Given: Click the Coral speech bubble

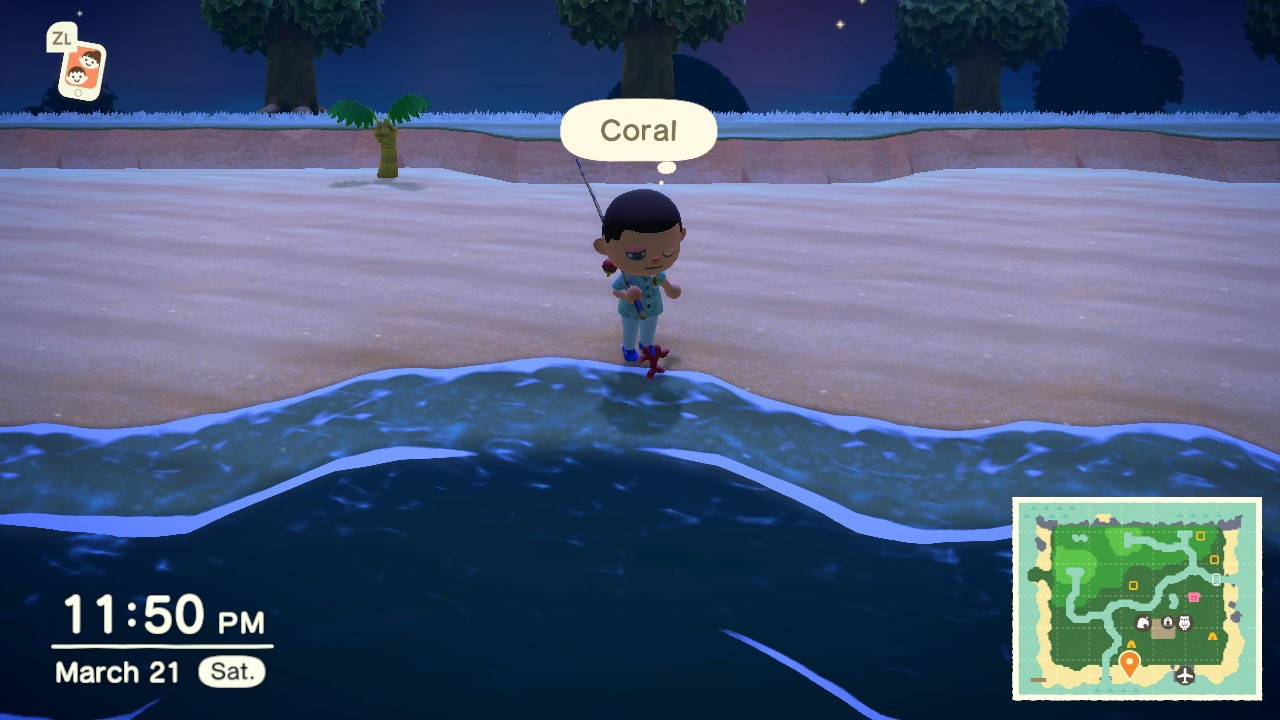Looking at the screenshot, I should click(x=638, y=130).
